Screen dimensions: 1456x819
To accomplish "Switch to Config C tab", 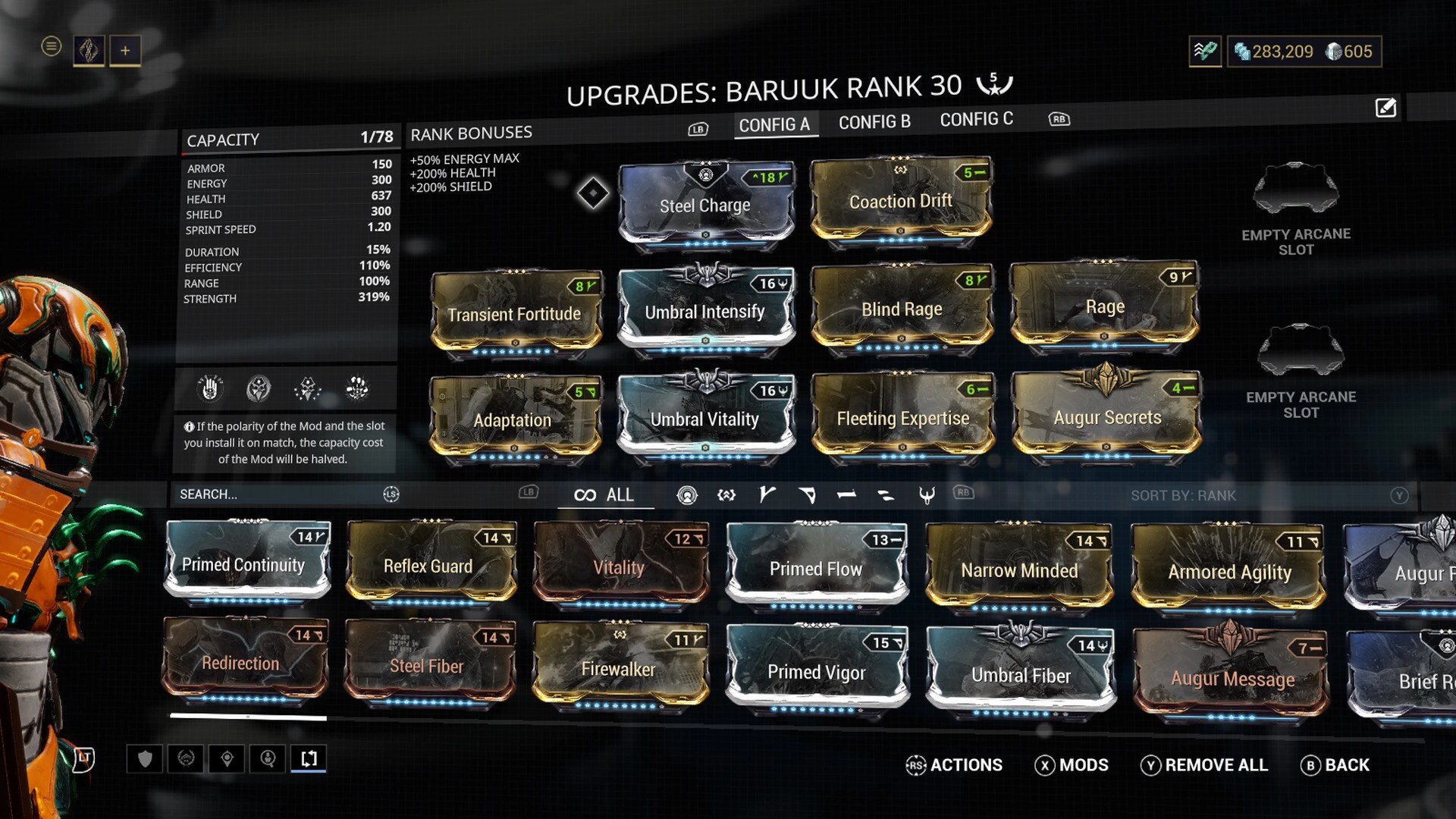I will [977, 119].
